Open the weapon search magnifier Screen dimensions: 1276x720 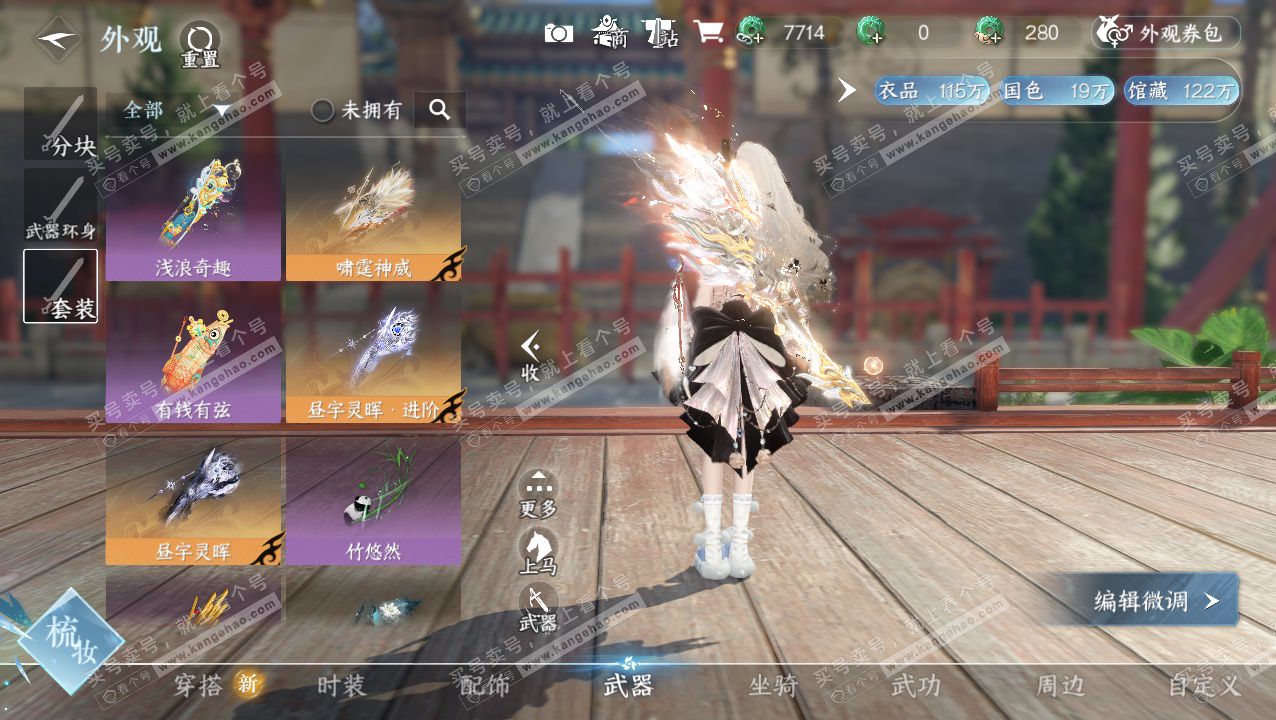[x=440, y=110]
